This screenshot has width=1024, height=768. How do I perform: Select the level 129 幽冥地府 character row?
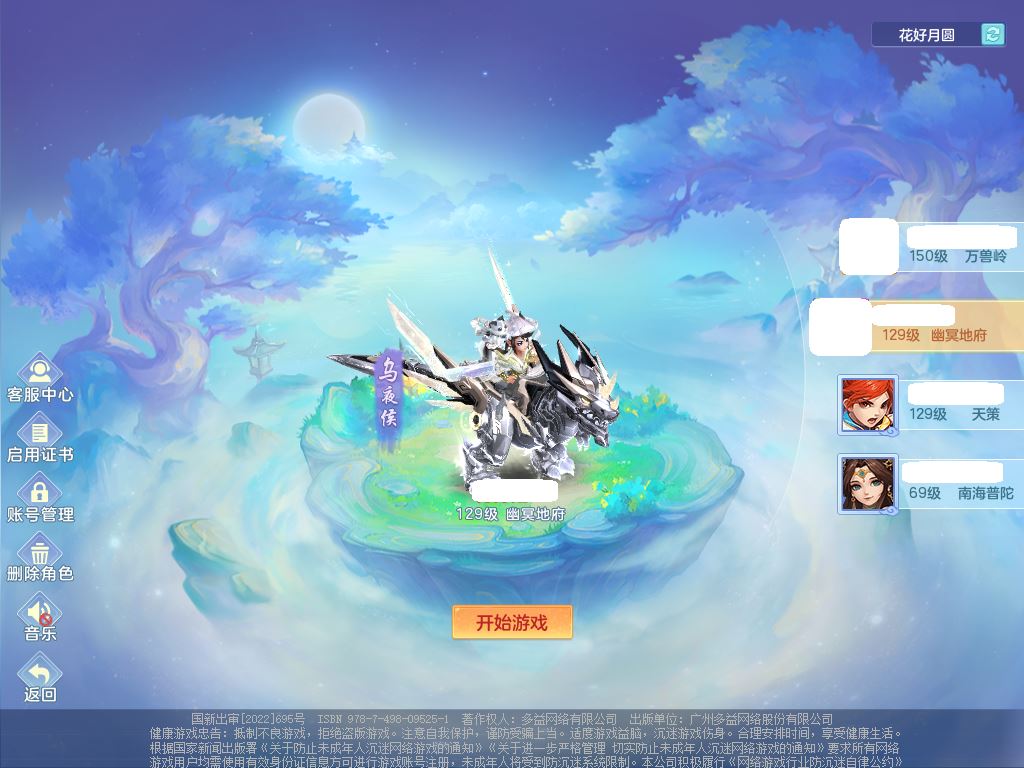click(x=920, y=326)
